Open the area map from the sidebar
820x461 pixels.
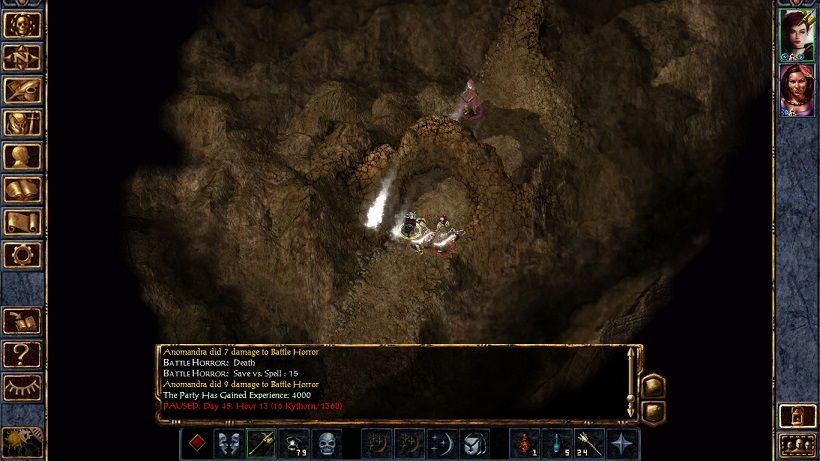(x=22, y=58)
